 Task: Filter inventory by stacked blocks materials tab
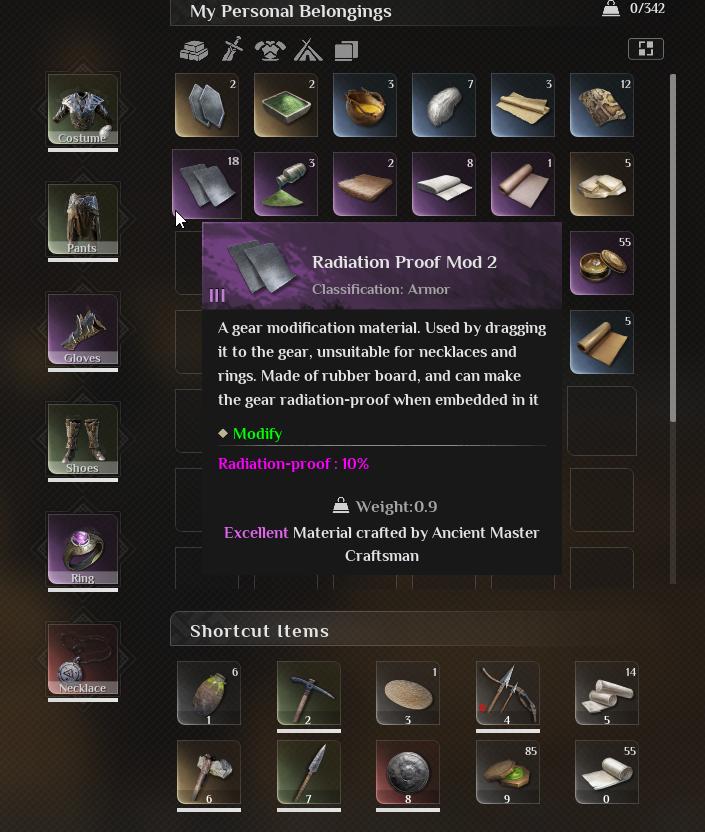pos(194,50)
